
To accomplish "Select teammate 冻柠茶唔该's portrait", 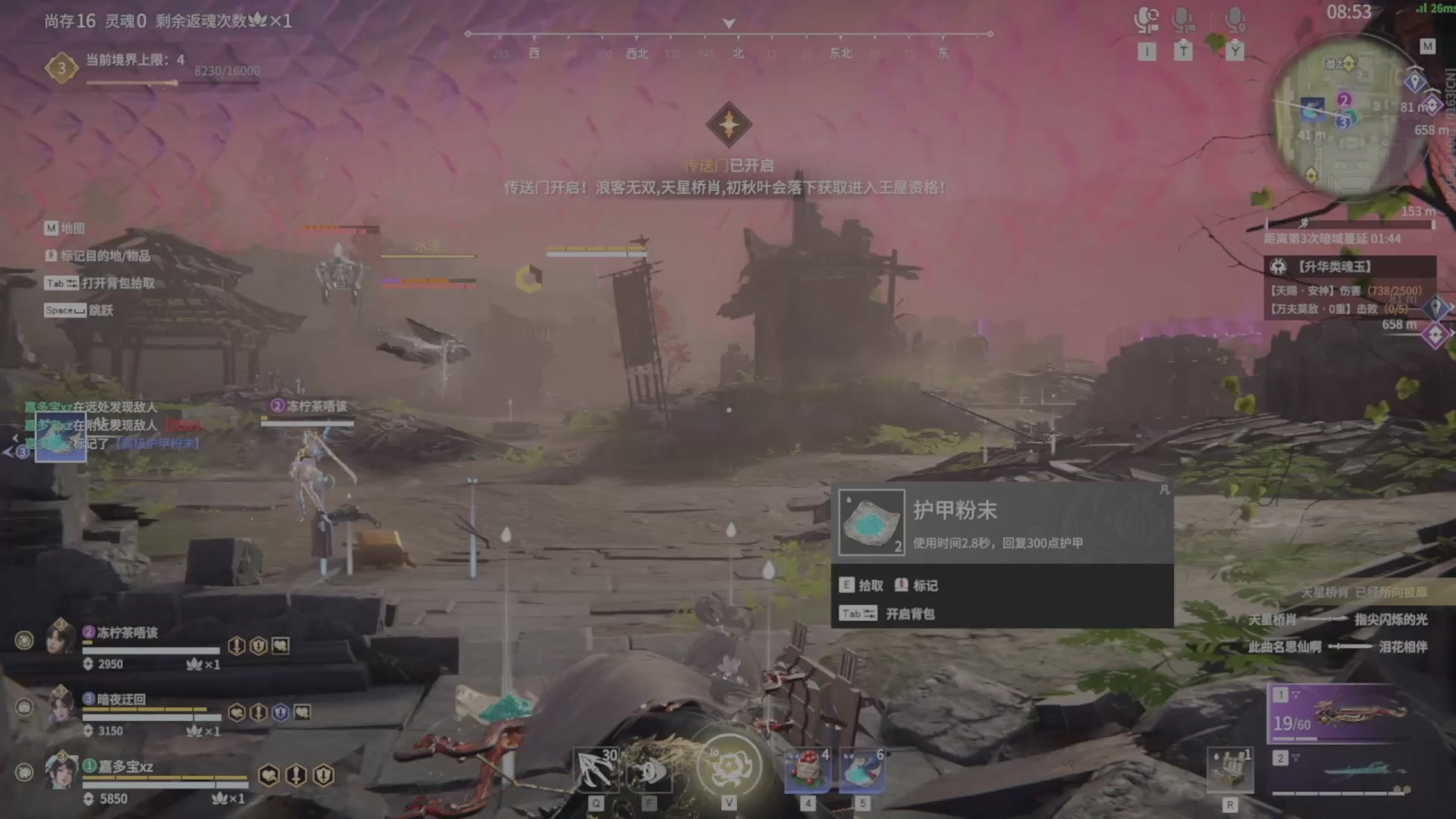I will pyautogui.click(x=61, y=637).
